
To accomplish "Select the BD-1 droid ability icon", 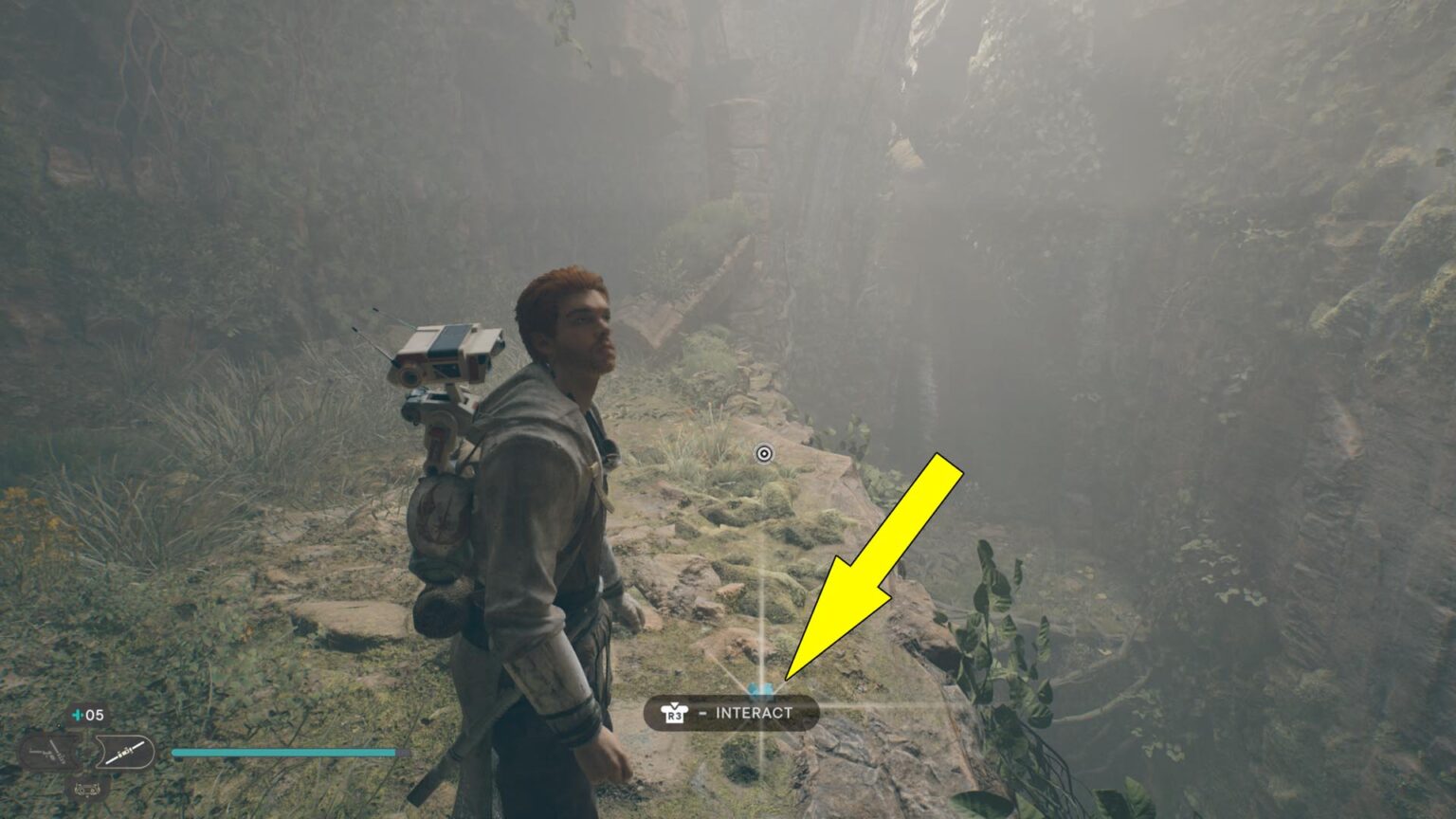I will click(x=86, y=791).
